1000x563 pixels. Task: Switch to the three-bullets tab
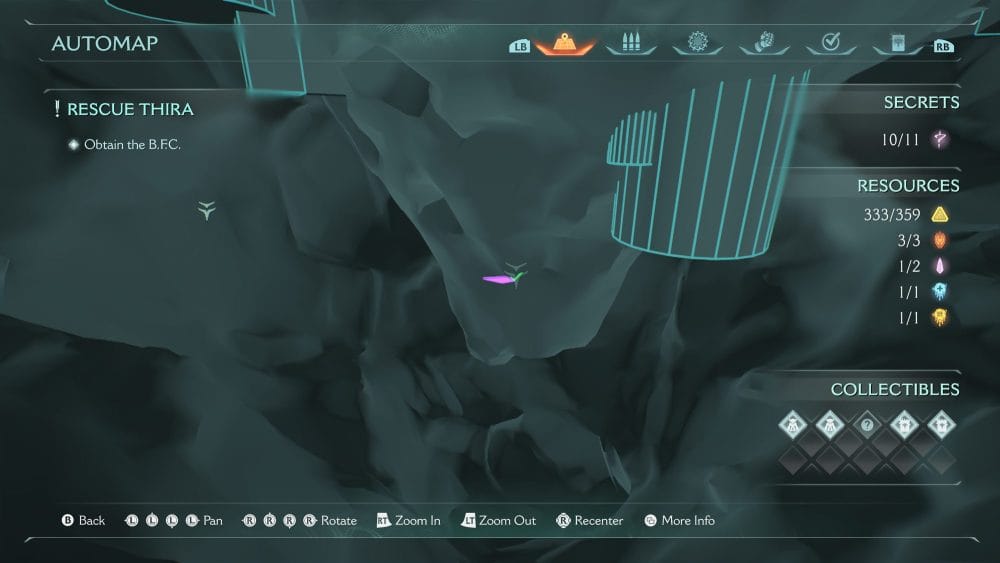[631, 43]
